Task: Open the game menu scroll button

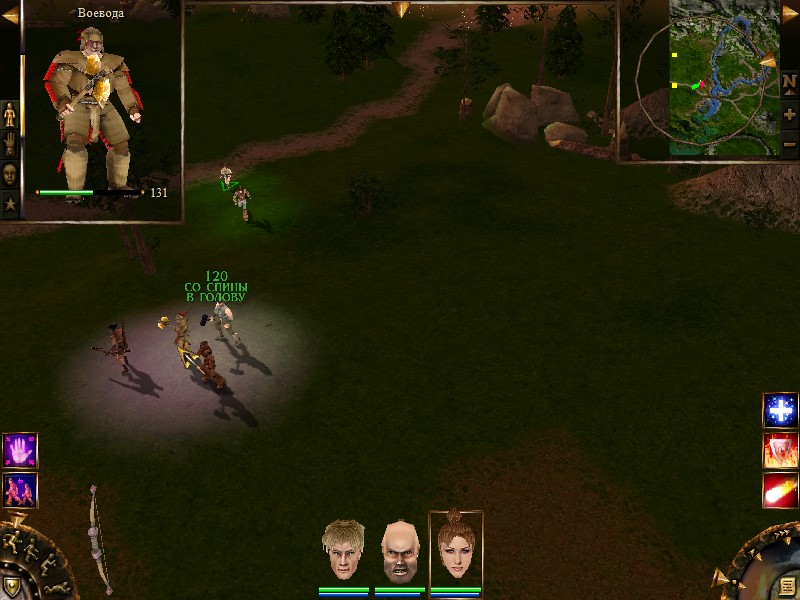Action: [787, 585]
